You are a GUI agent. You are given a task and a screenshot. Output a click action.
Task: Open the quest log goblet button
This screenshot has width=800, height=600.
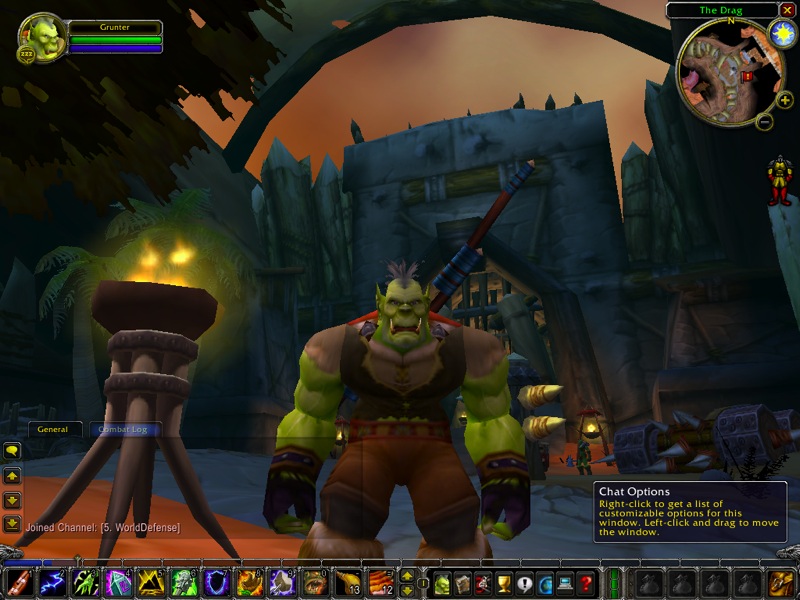504,584
